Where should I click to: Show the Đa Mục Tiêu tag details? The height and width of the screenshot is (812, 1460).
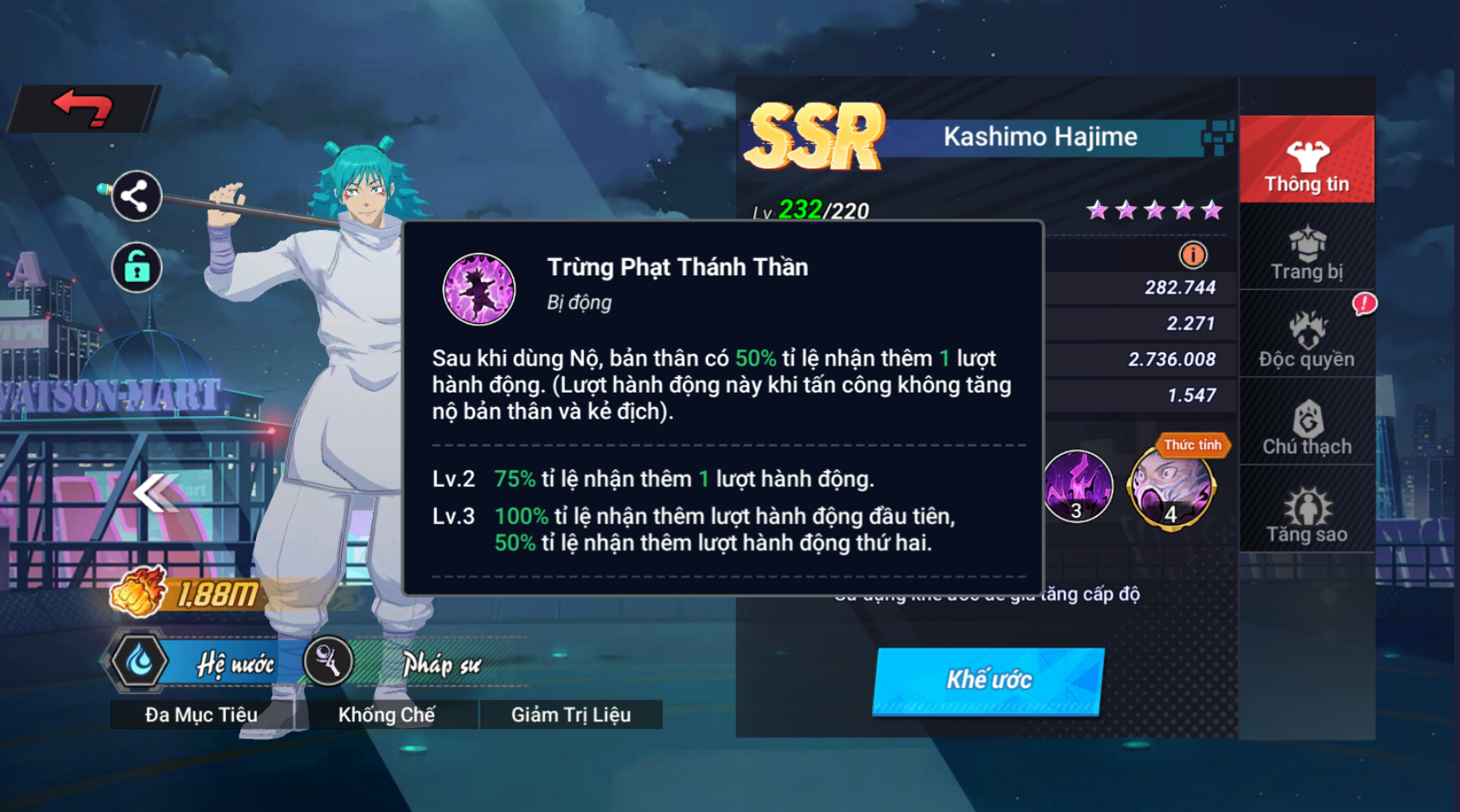[x=201, y=715]
